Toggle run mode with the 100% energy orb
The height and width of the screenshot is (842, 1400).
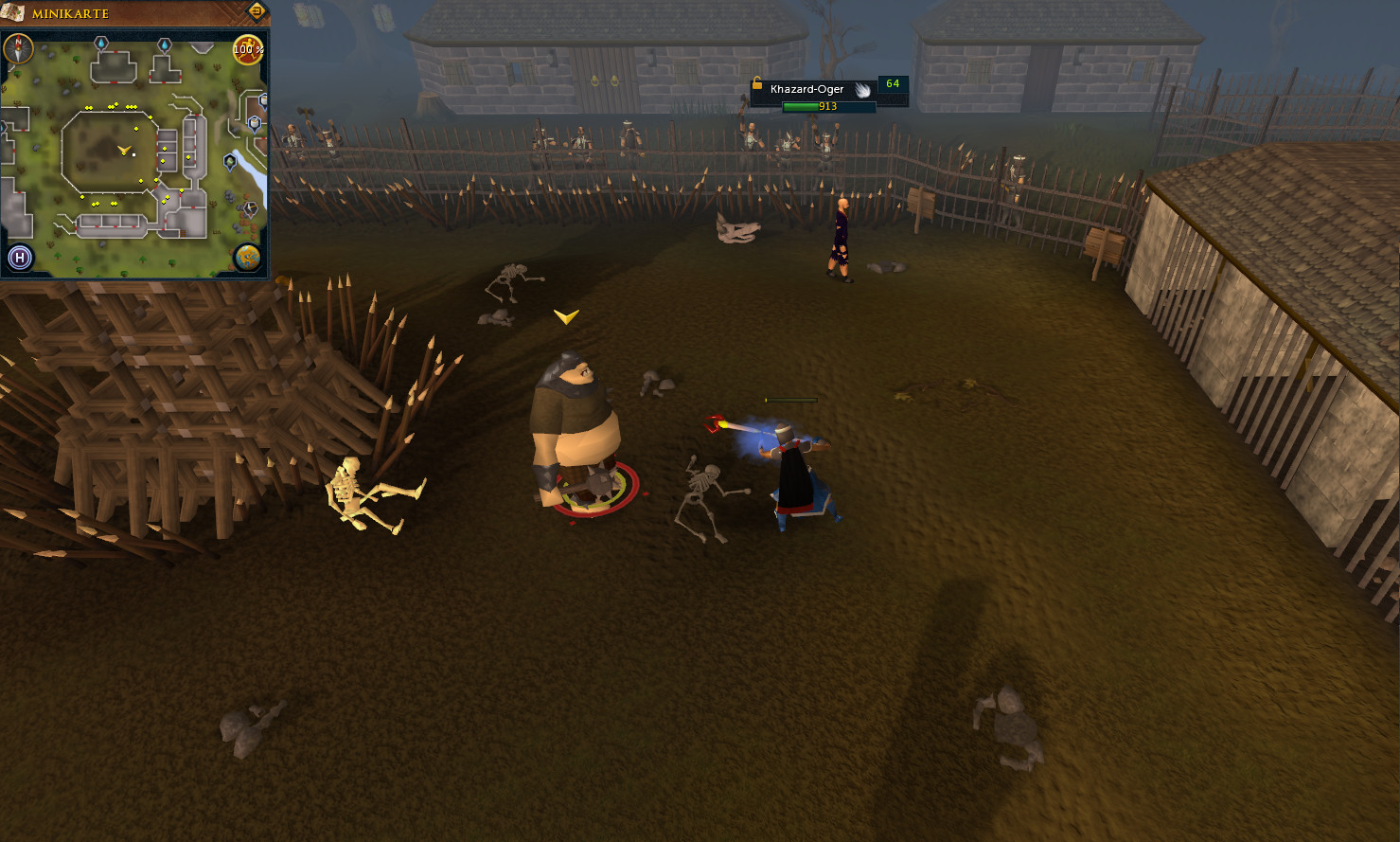click(248, 49)
